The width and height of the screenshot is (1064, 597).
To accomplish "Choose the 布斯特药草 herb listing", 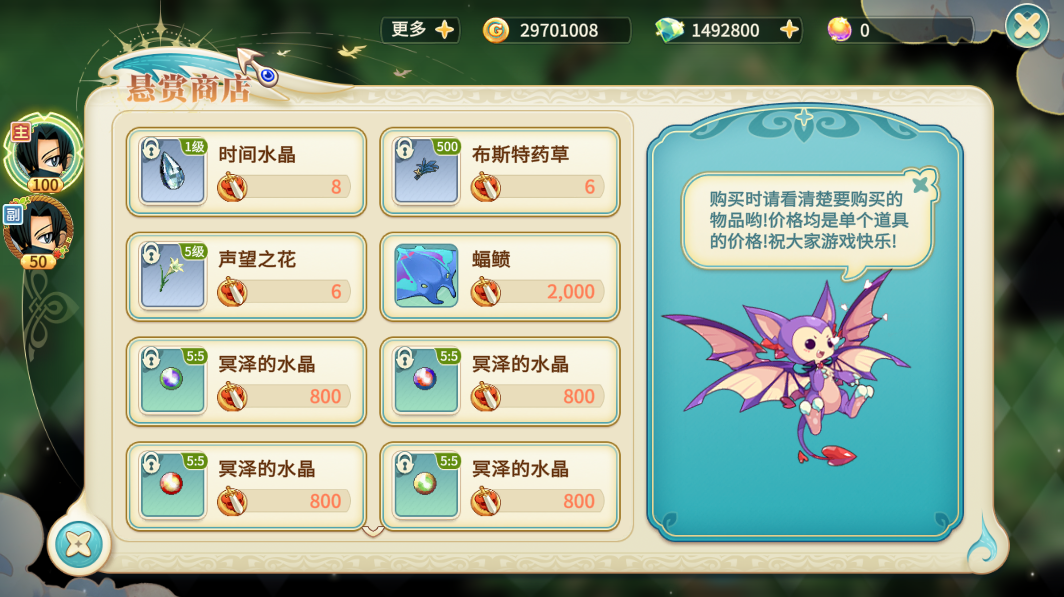I will pos(500,171).
